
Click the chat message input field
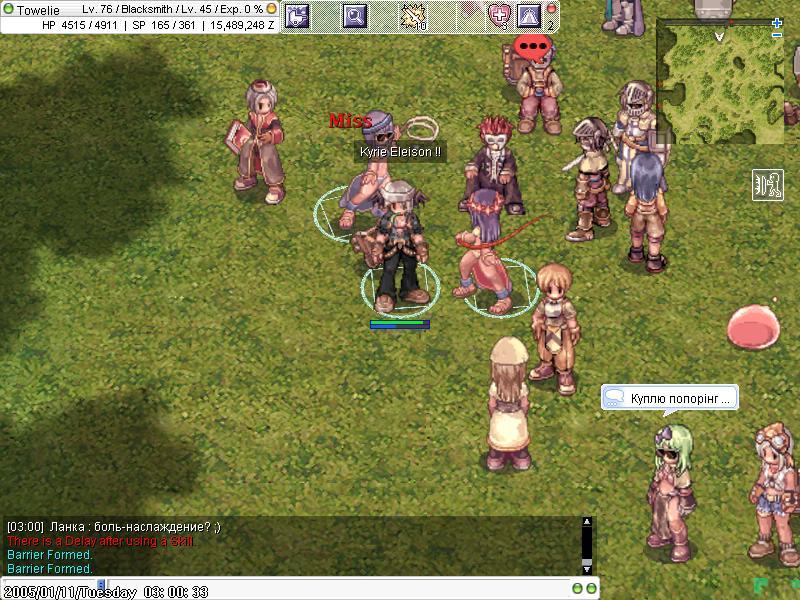290,589
